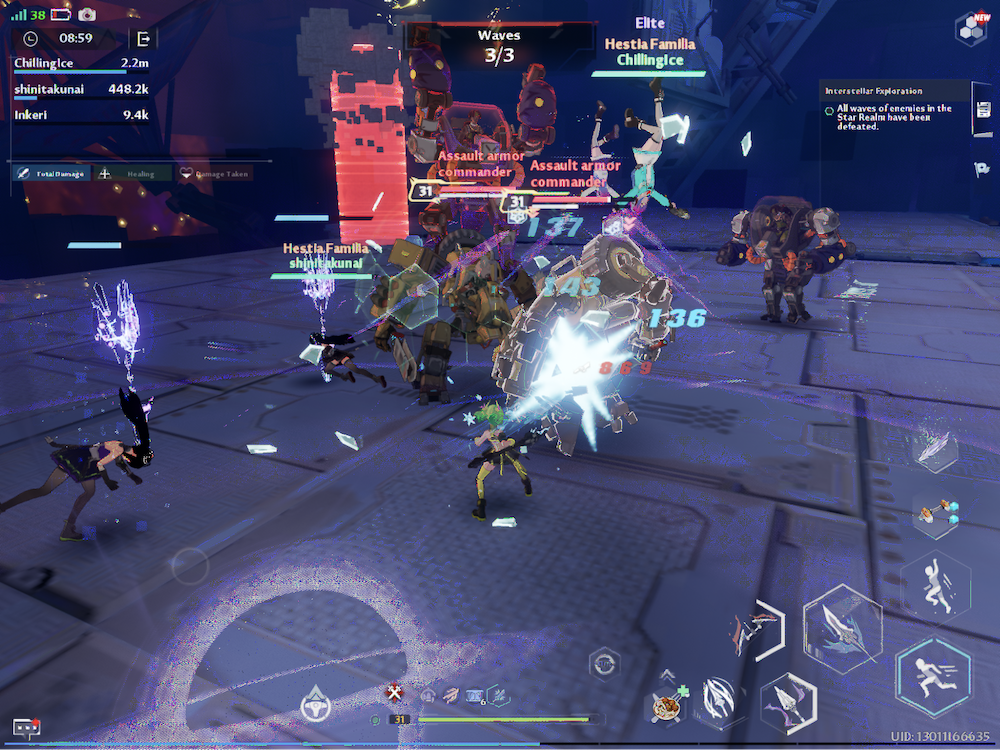Take a screenshot with the camera icon
The height and width of the screenshot is (750, 1000).
pos(87,15)
